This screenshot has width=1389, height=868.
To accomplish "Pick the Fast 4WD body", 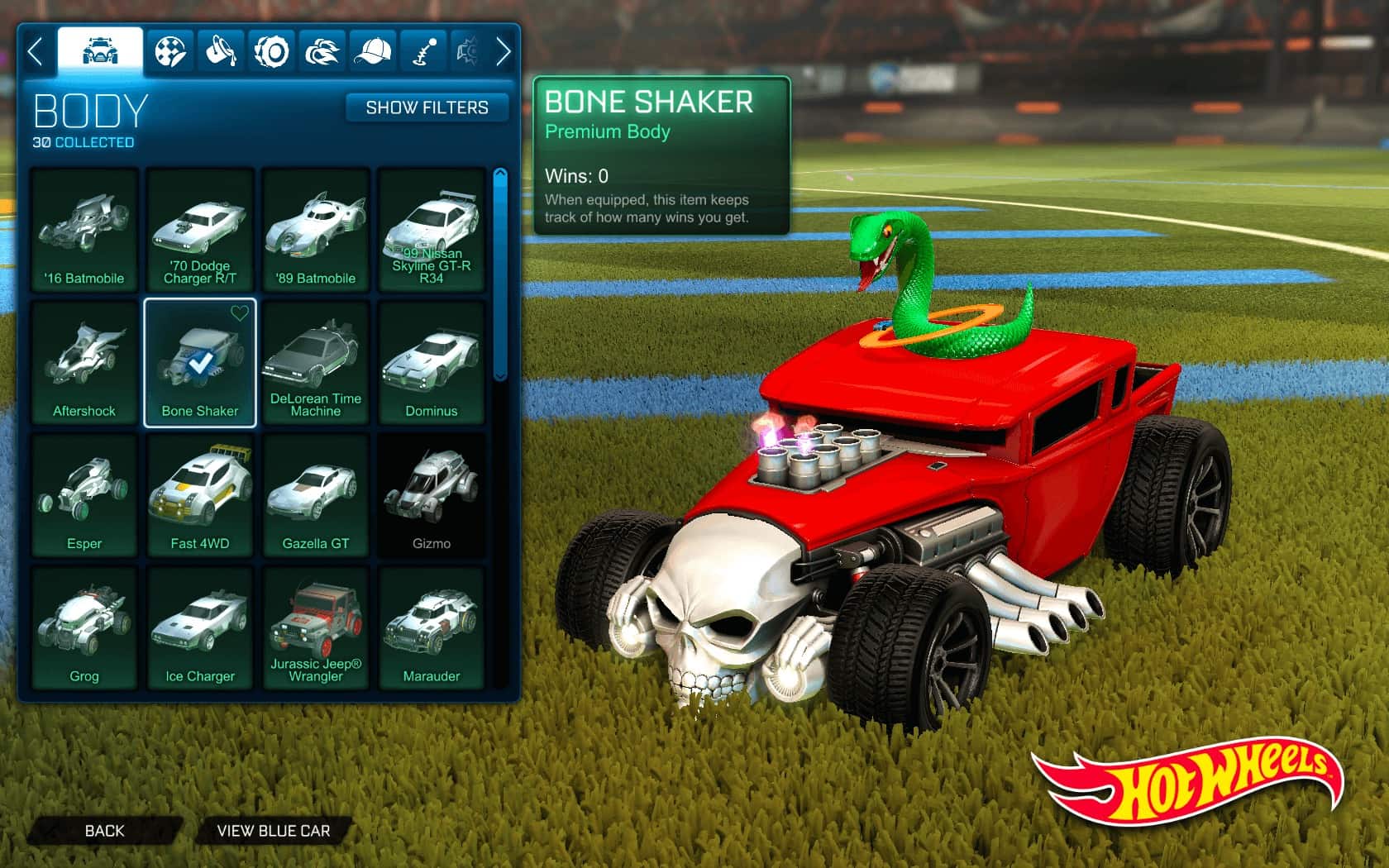I will click(x=200, y=495).
